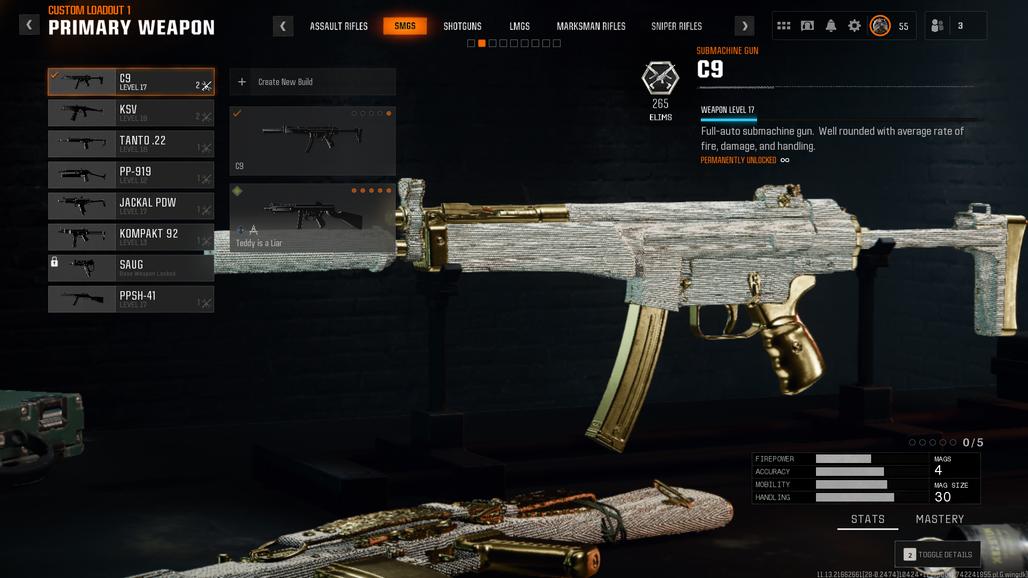Open the Mastery tab
This screenshot has height=578, width=1028.
click(x=939, y=520)
